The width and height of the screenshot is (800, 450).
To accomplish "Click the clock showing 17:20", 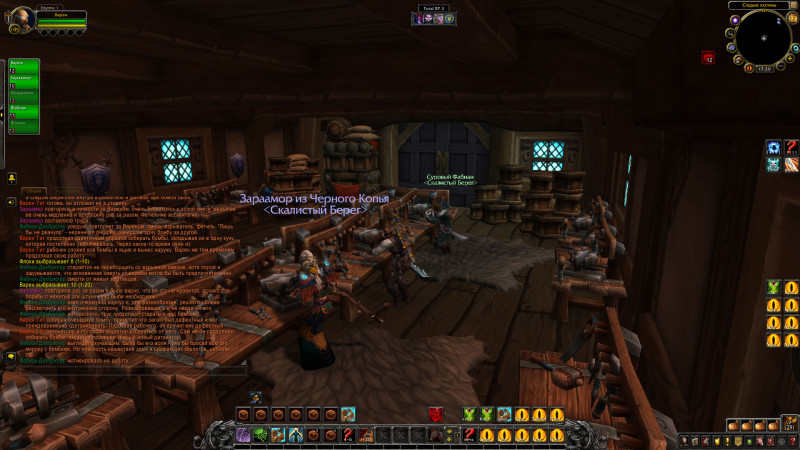I will (764, 68).
